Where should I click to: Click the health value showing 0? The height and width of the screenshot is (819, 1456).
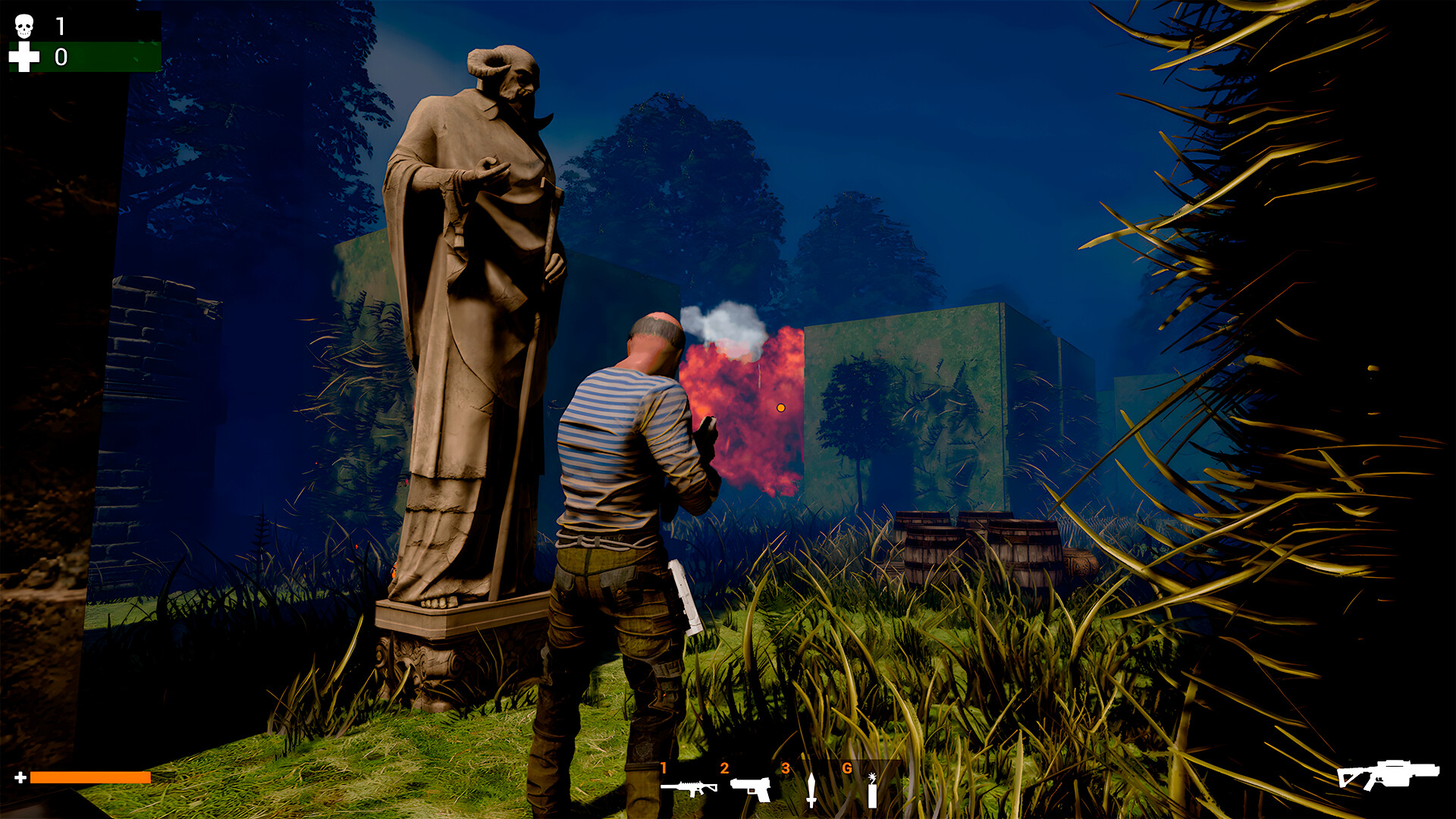pos(60,57)
